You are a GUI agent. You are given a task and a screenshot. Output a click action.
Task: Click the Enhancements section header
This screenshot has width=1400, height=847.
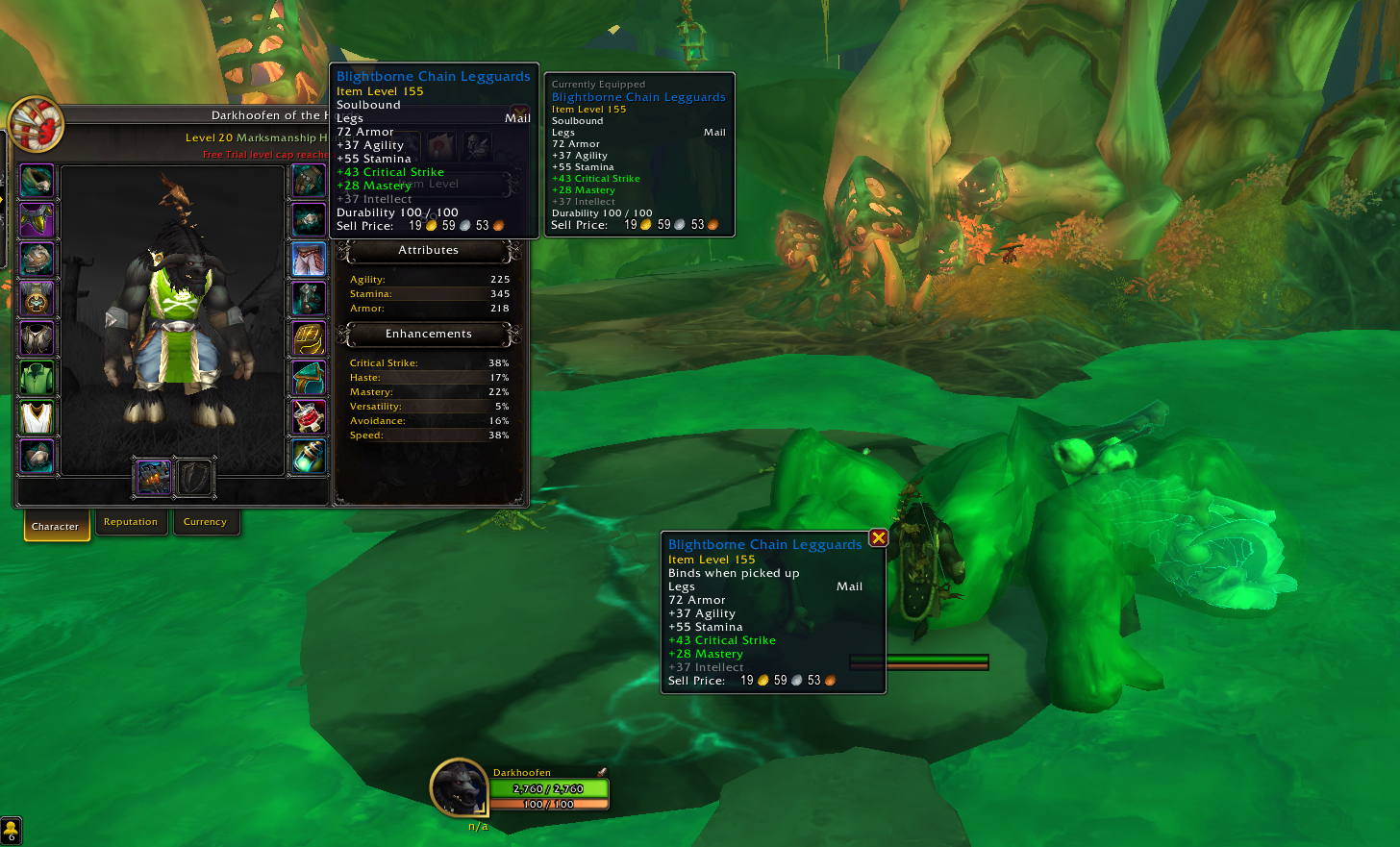coord(429,334)
